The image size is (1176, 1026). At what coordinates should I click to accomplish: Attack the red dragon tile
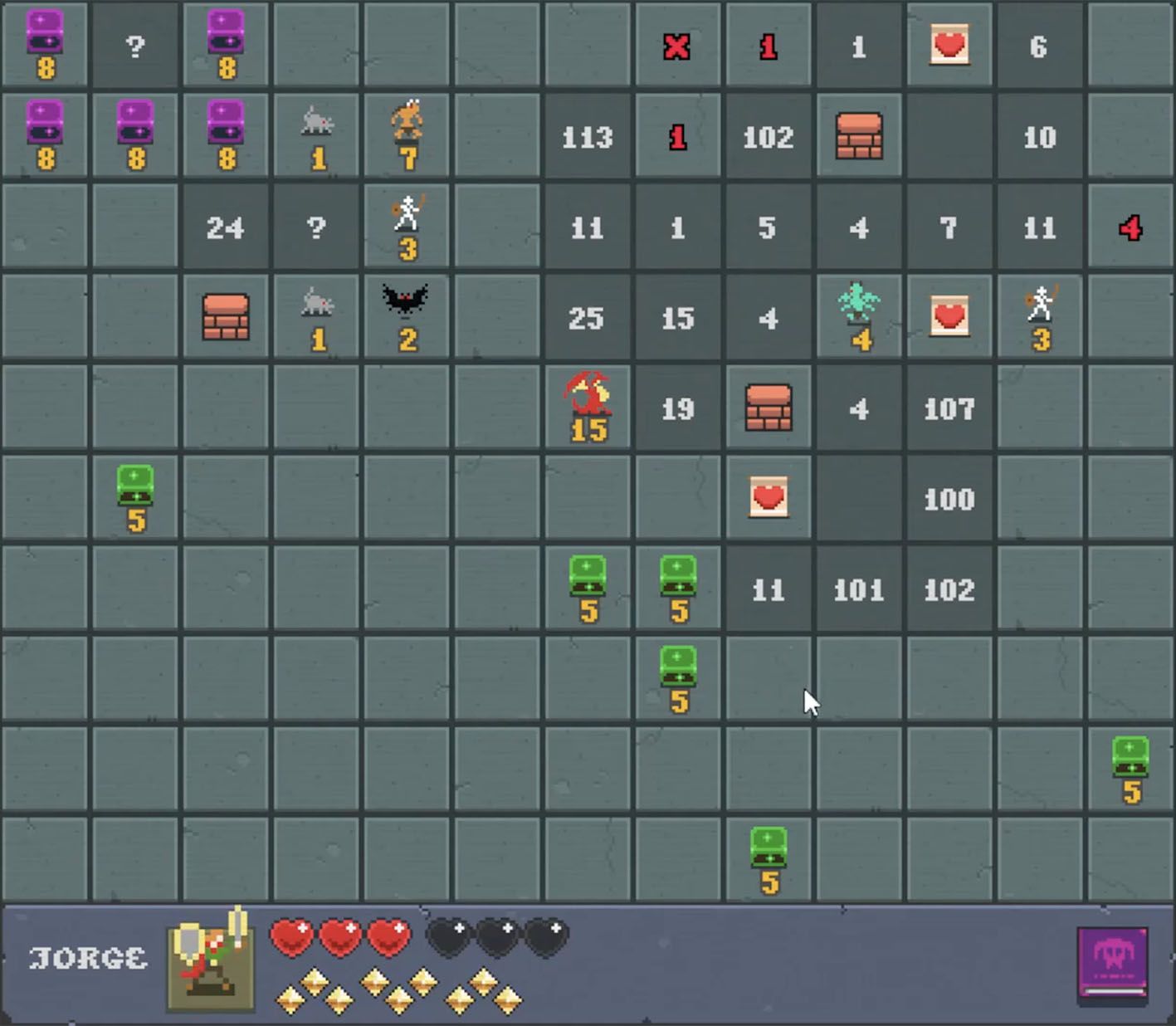click(588, 408)
